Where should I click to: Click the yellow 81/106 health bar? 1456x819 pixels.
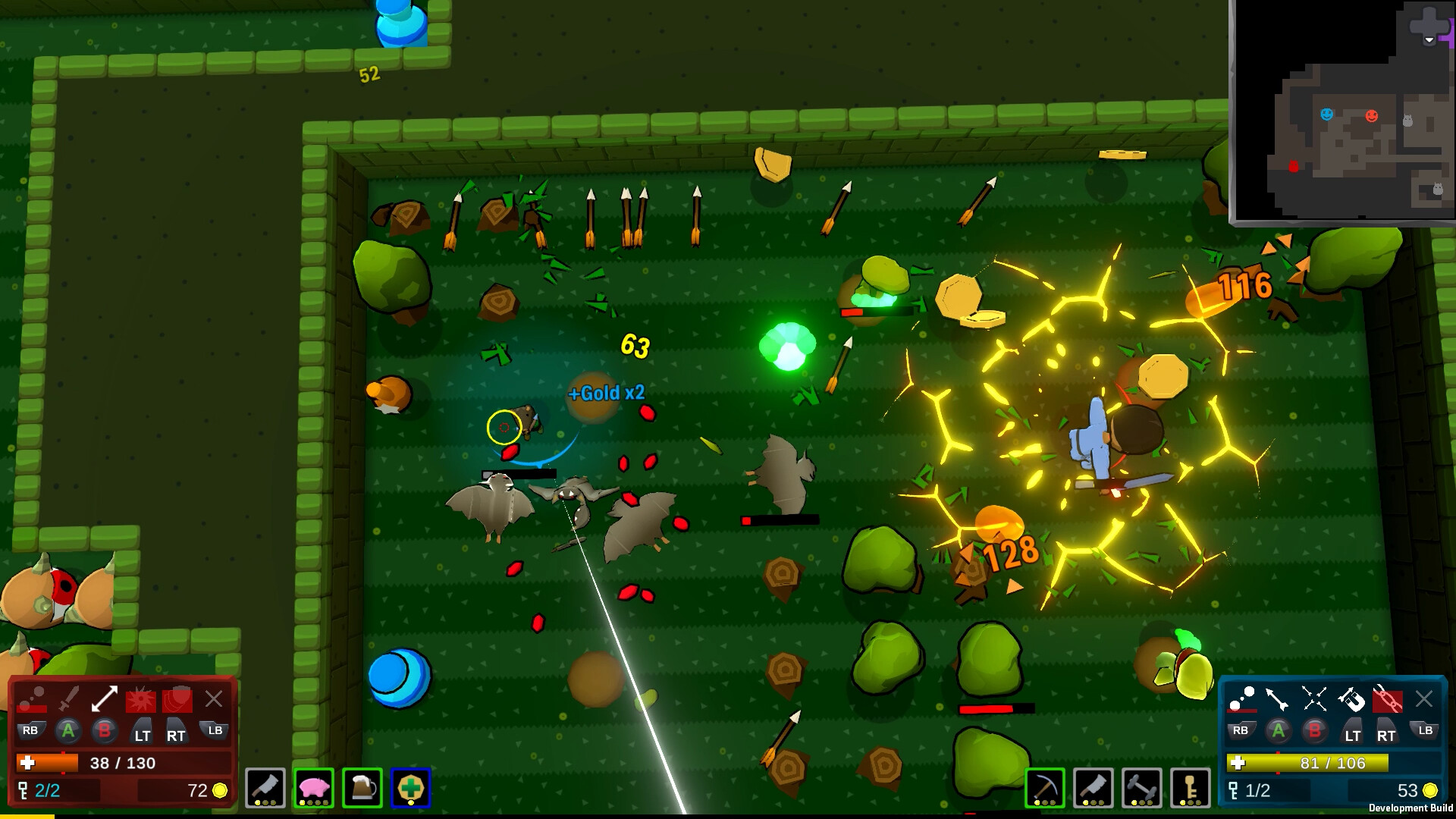pos(1307,763)
